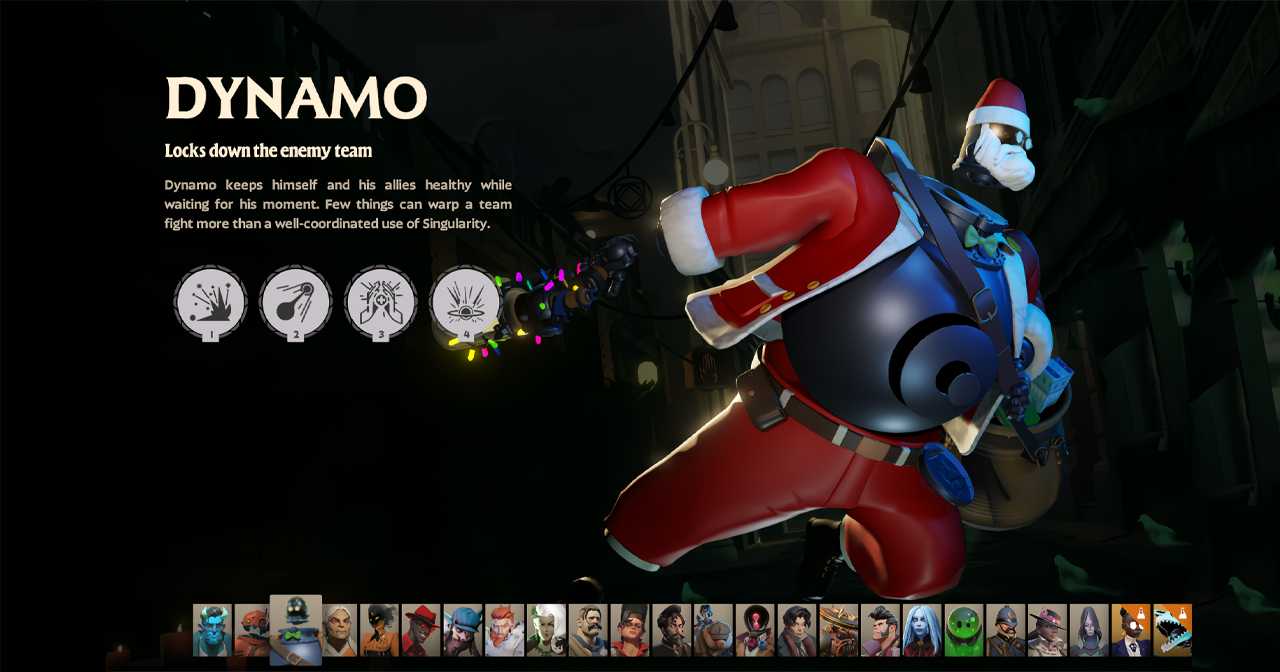Viewport: 1280px width, 672px height.
Task: Select the Singularity black hole ability
Action: [x=465, y=301]
